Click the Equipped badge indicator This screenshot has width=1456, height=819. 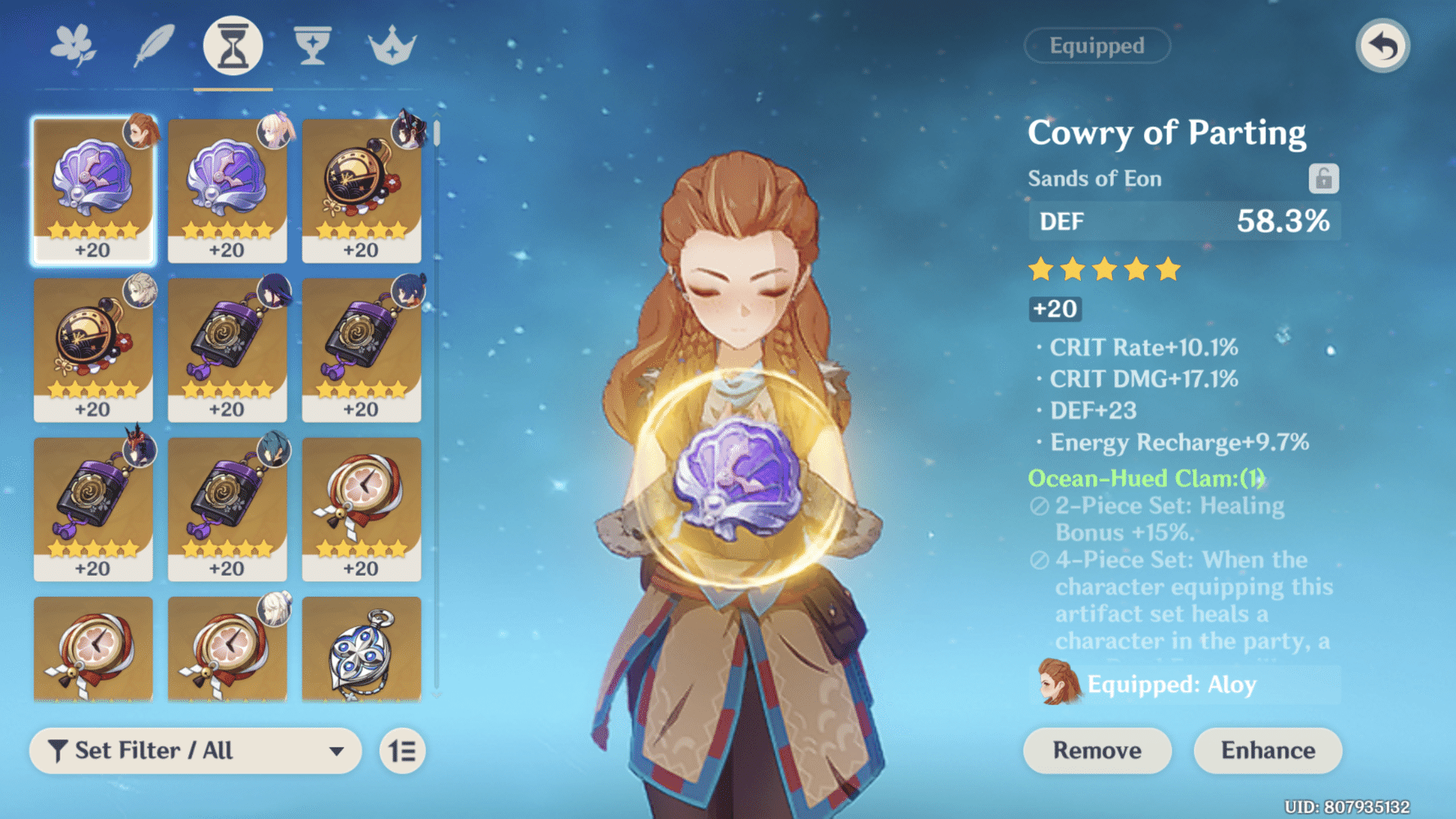(x=1097, y=46)
